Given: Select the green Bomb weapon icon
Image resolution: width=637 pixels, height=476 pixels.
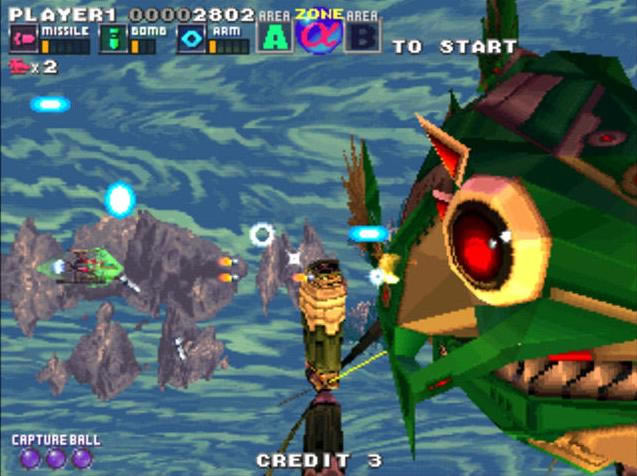Looking at the screenshot, I should tap(112, 39).
